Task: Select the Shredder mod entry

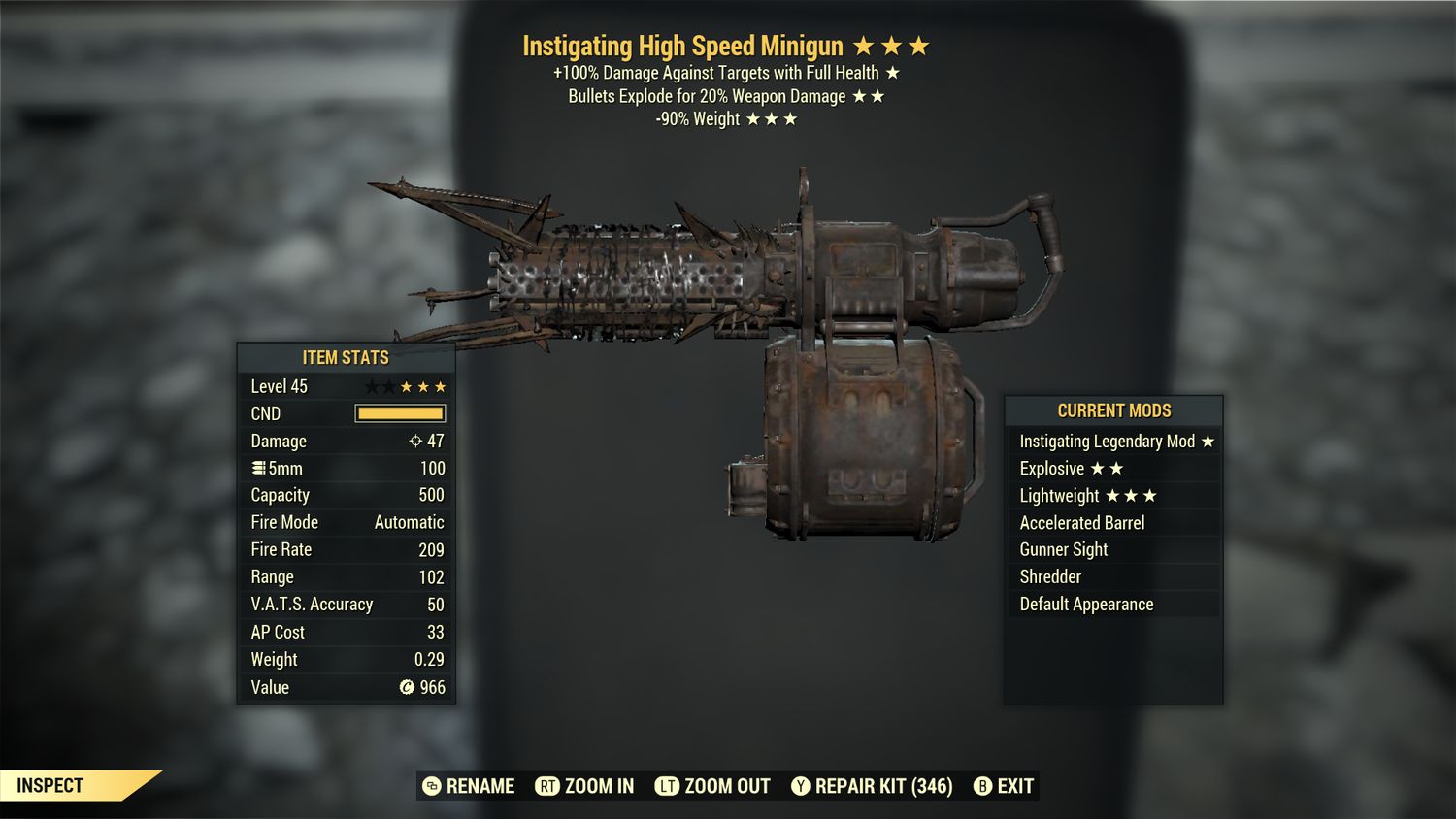Action: point(1050,576)
